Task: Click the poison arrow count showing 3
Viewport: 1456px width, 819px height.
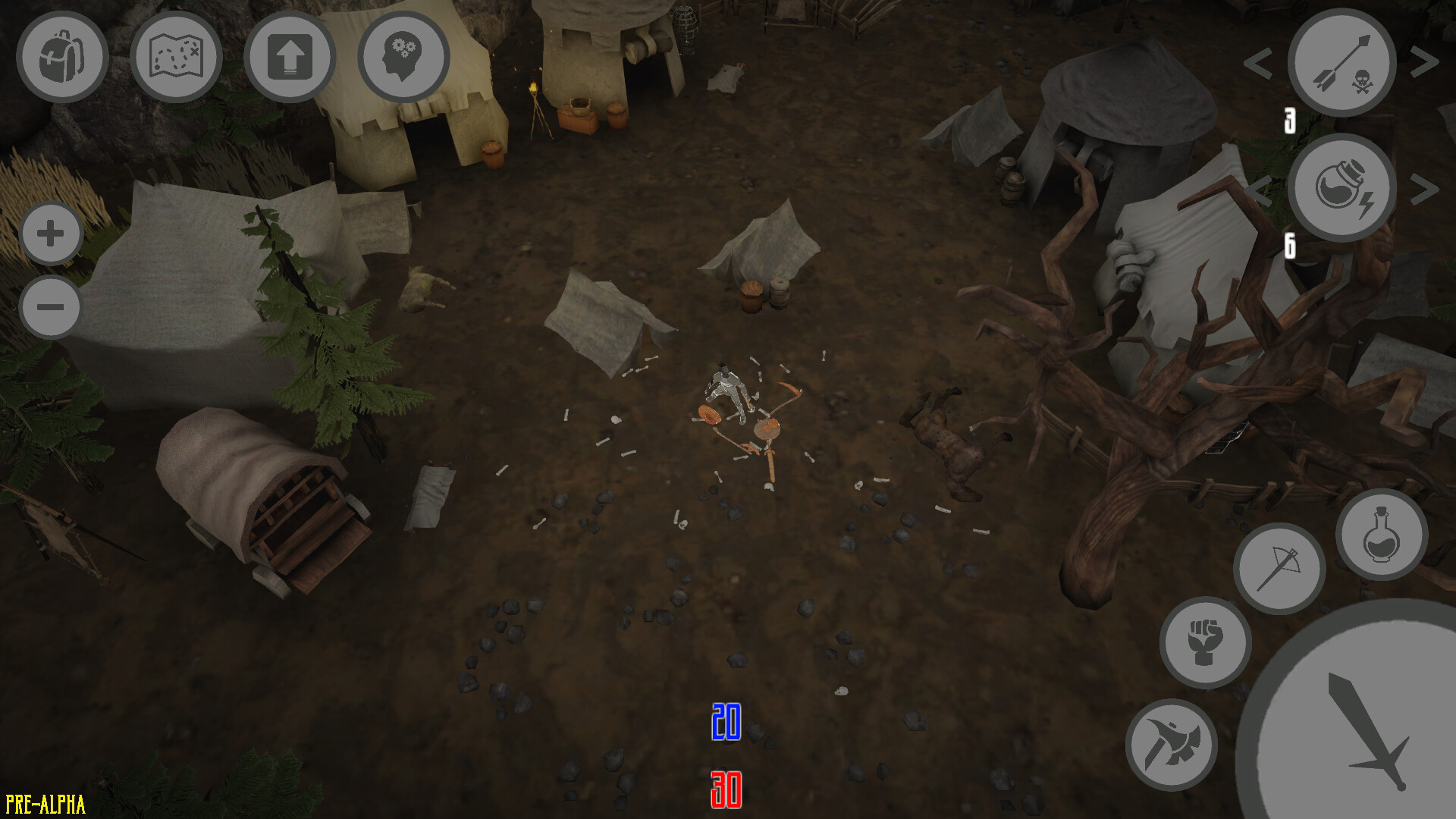Action: (x=1289, y=119)
